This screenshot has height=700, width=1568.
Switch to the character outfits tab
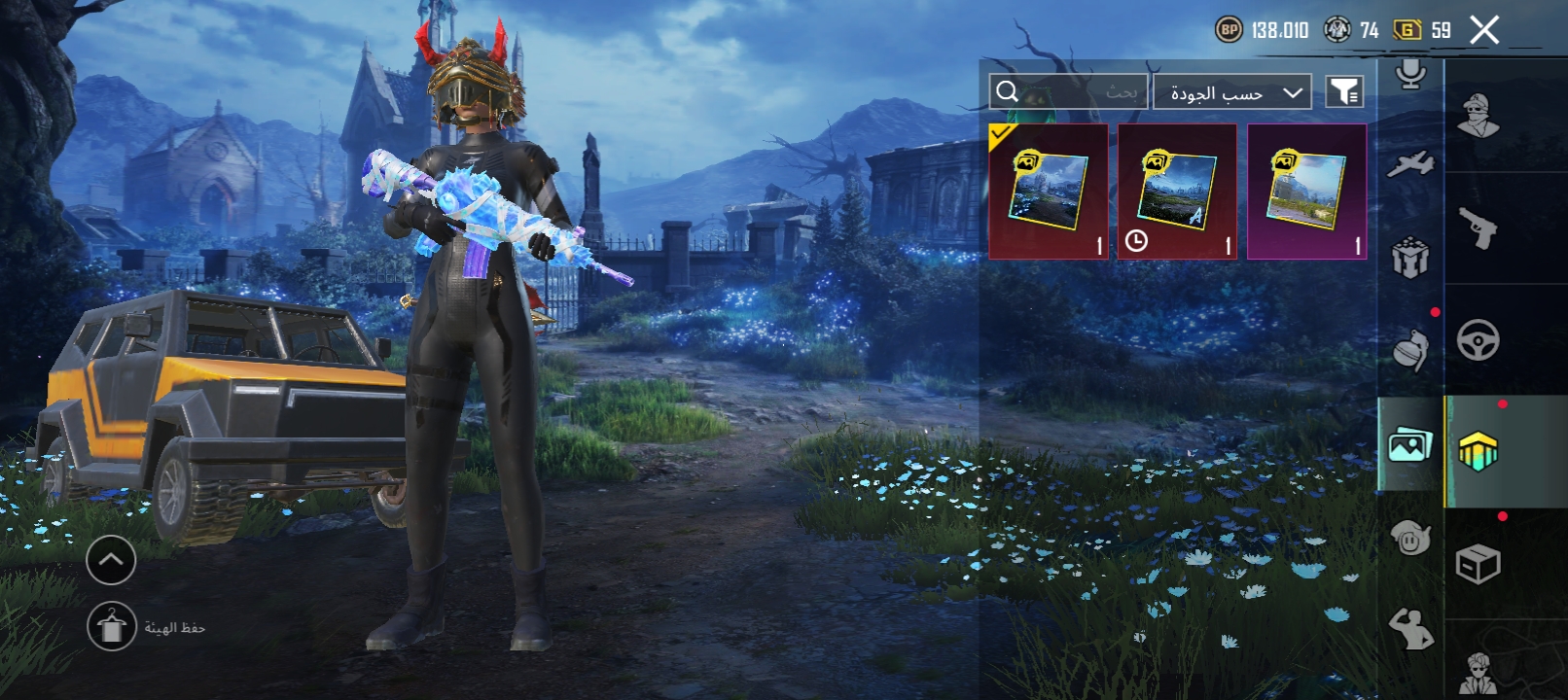(1478, 116)
